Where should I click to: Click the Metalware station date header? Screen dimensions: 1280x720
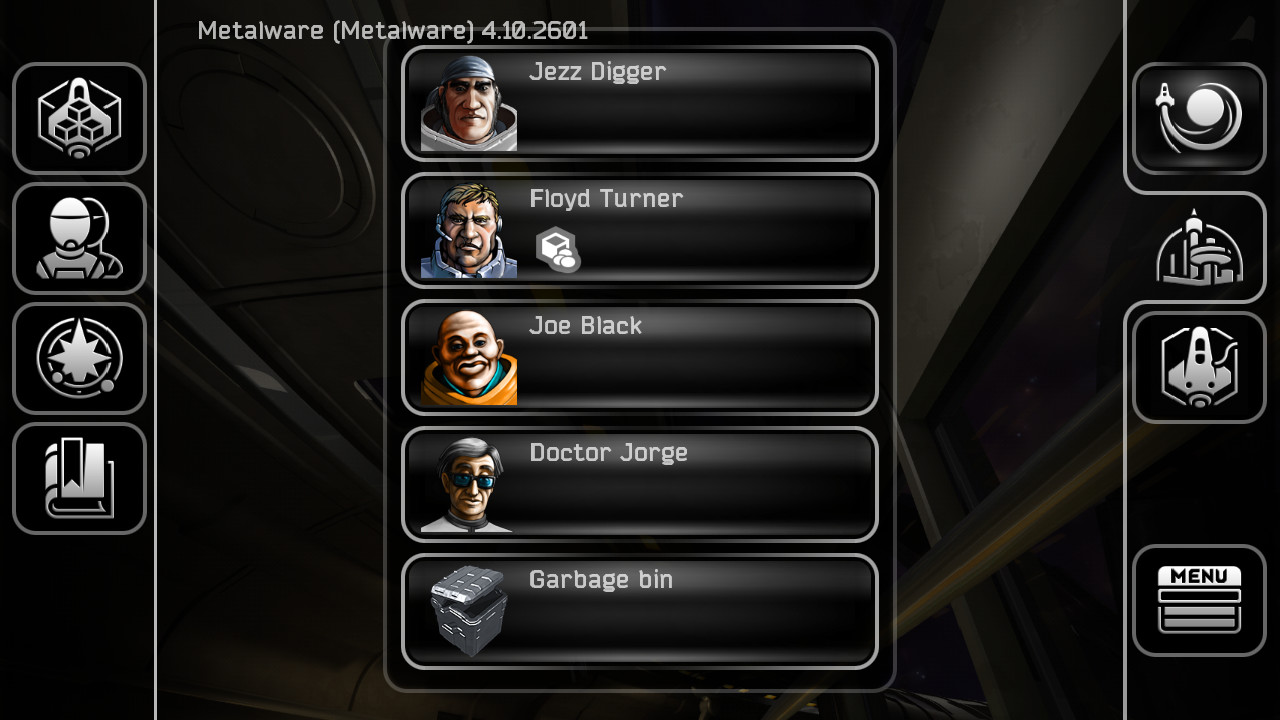point(393,31)
